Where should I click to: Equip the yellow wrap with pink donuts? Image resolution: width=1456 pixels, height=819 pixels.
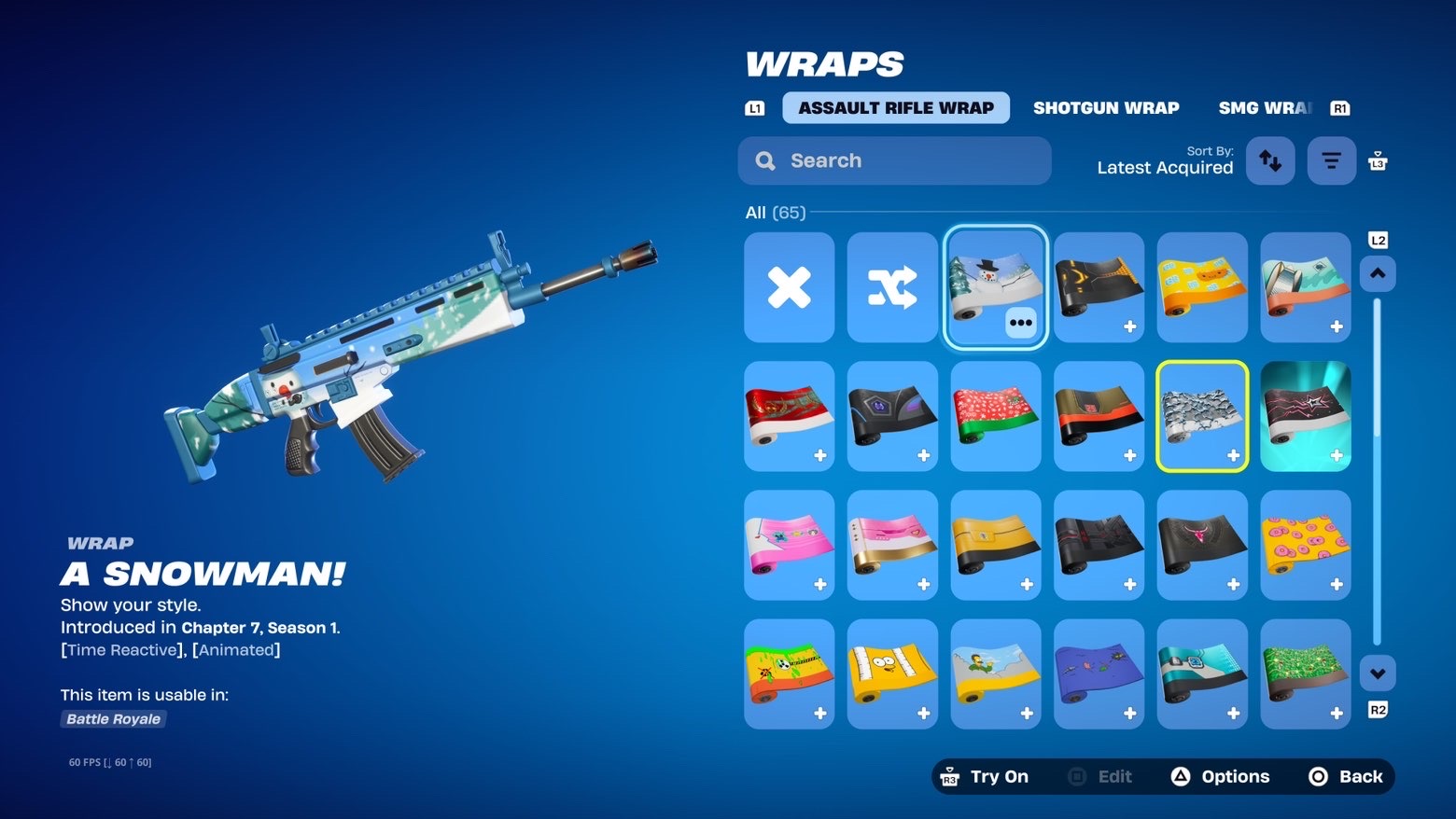coord(1305,545)
